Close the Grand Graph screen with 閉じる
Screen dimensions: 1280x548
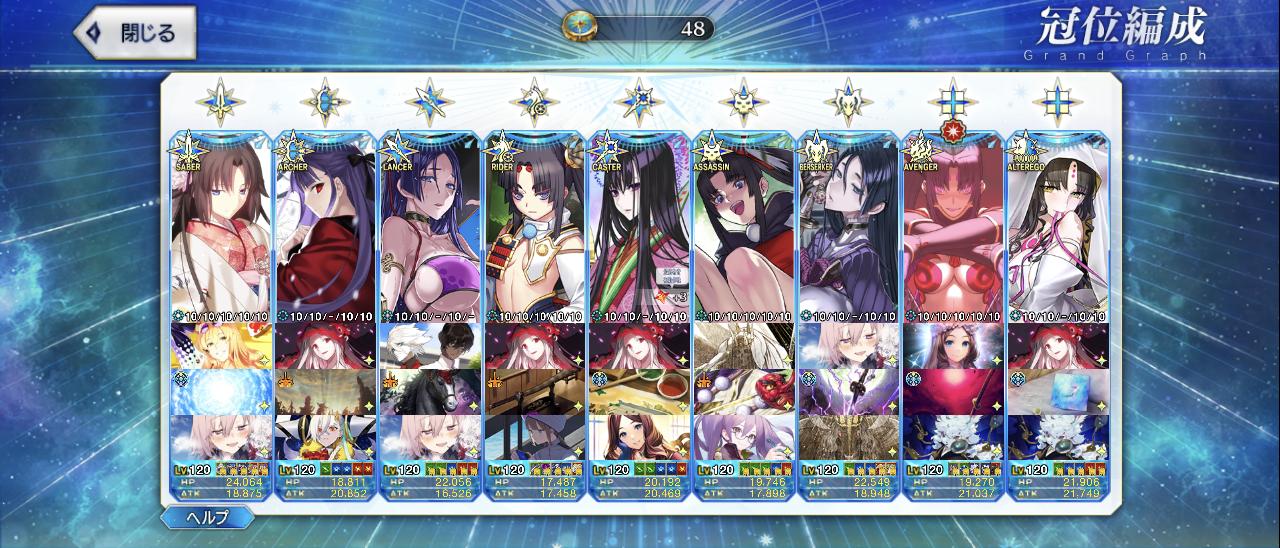click(x=135, y=33)
